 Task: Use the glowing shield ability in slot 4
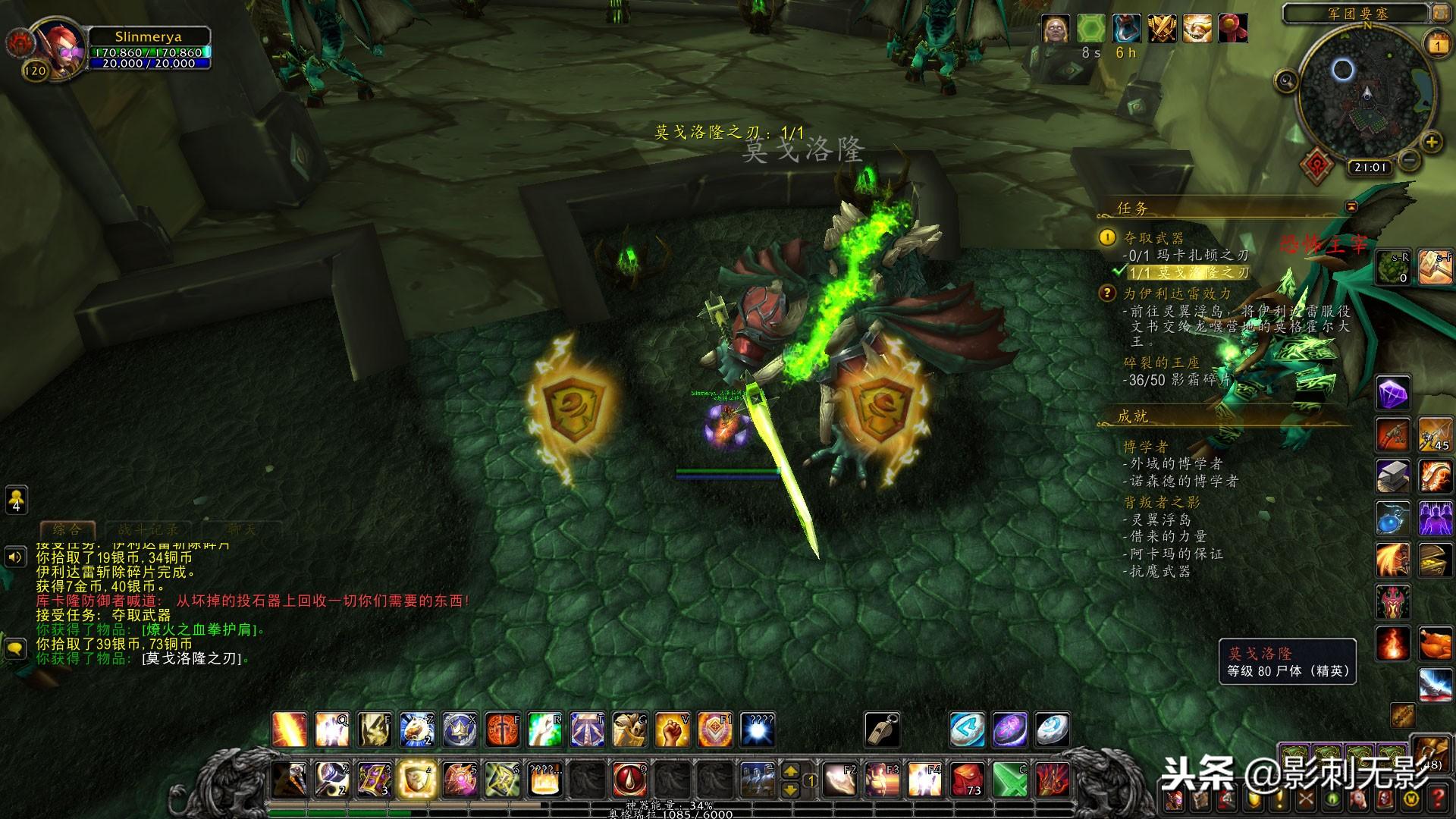point(416,779)
